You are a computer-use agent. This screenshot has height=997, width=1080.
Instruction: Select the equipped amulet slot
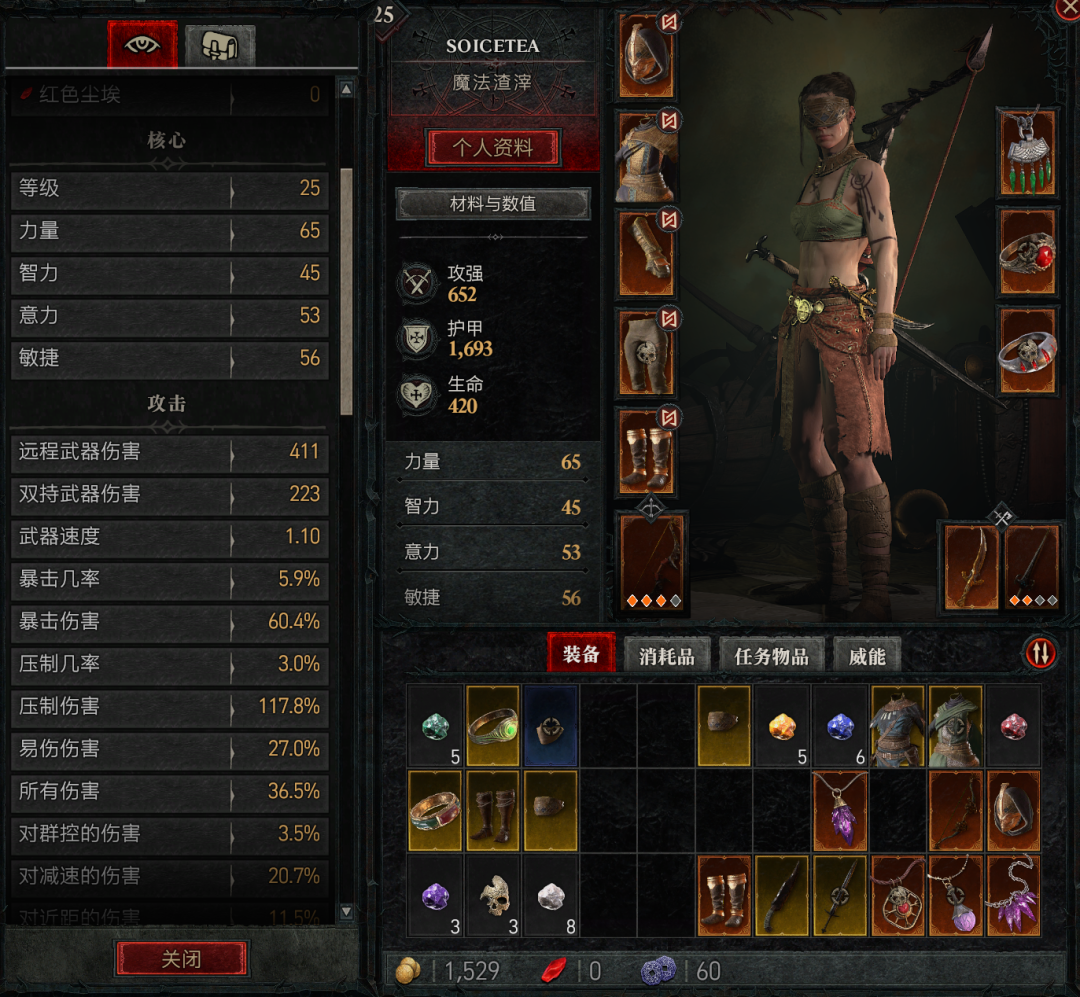point(1027,152)
